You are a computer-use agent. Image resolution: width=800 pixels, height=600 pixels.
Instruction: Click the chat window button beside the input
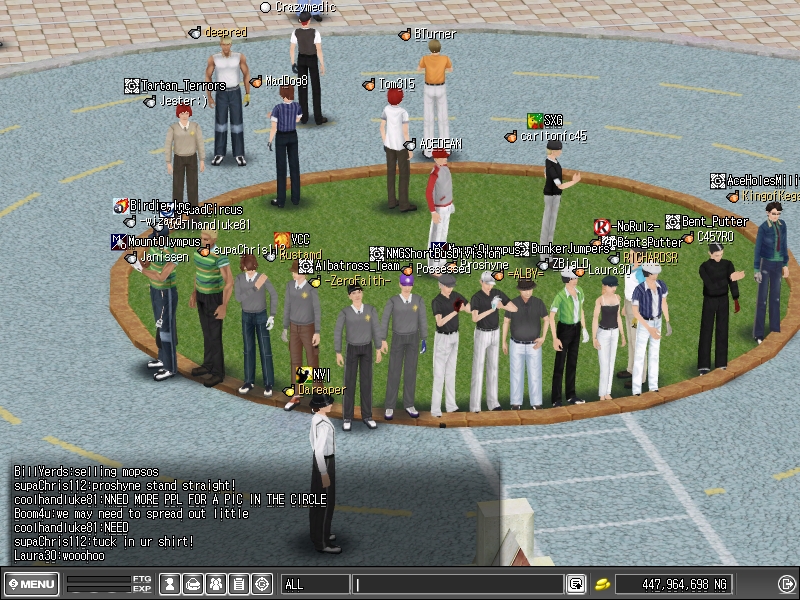point(576,584)
